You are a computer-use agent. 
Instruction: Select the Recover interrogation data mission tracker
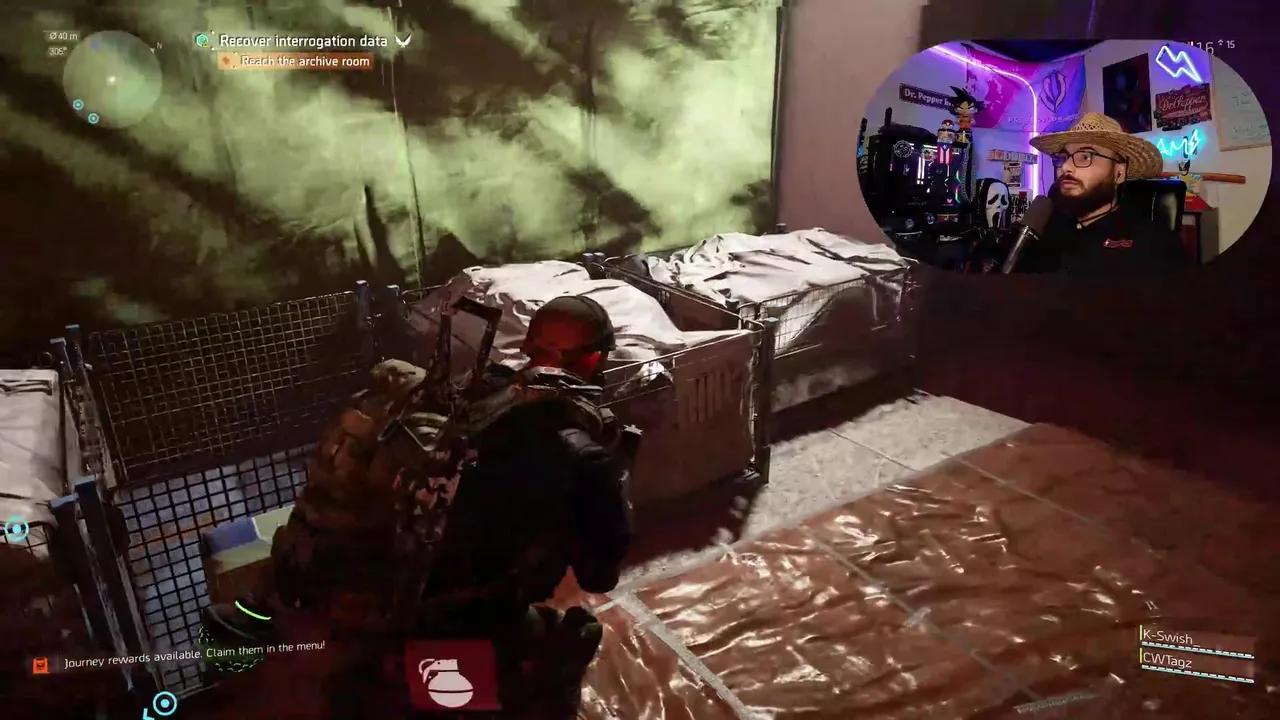click(x=302, y=41)
